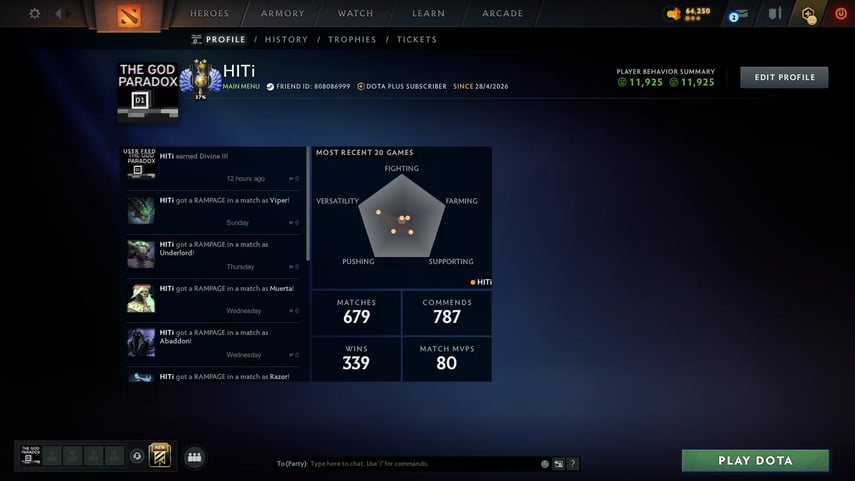Open the Heroes menu
This screenshot has width=855, height=481.
tap(209, 14)
